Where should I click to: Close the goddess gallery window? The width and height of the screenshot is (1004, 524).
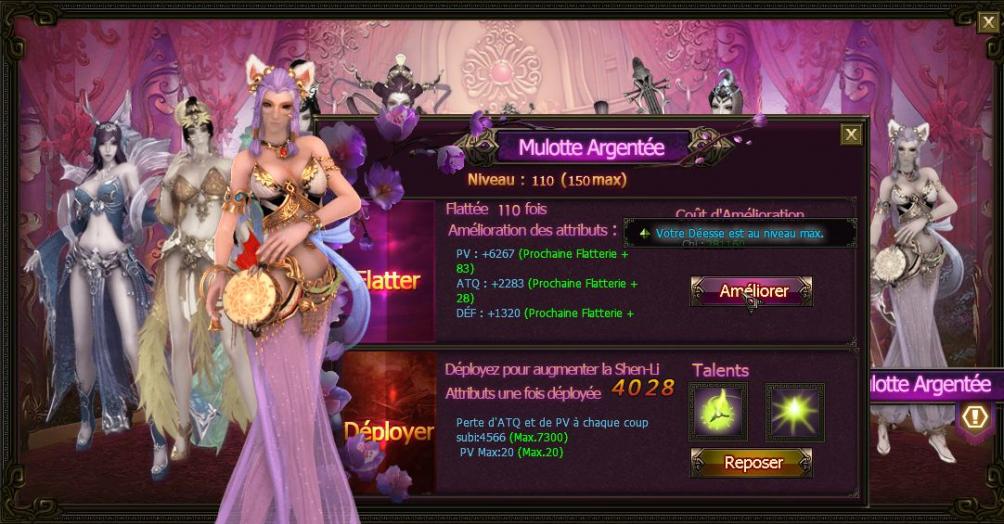point(987,22)
